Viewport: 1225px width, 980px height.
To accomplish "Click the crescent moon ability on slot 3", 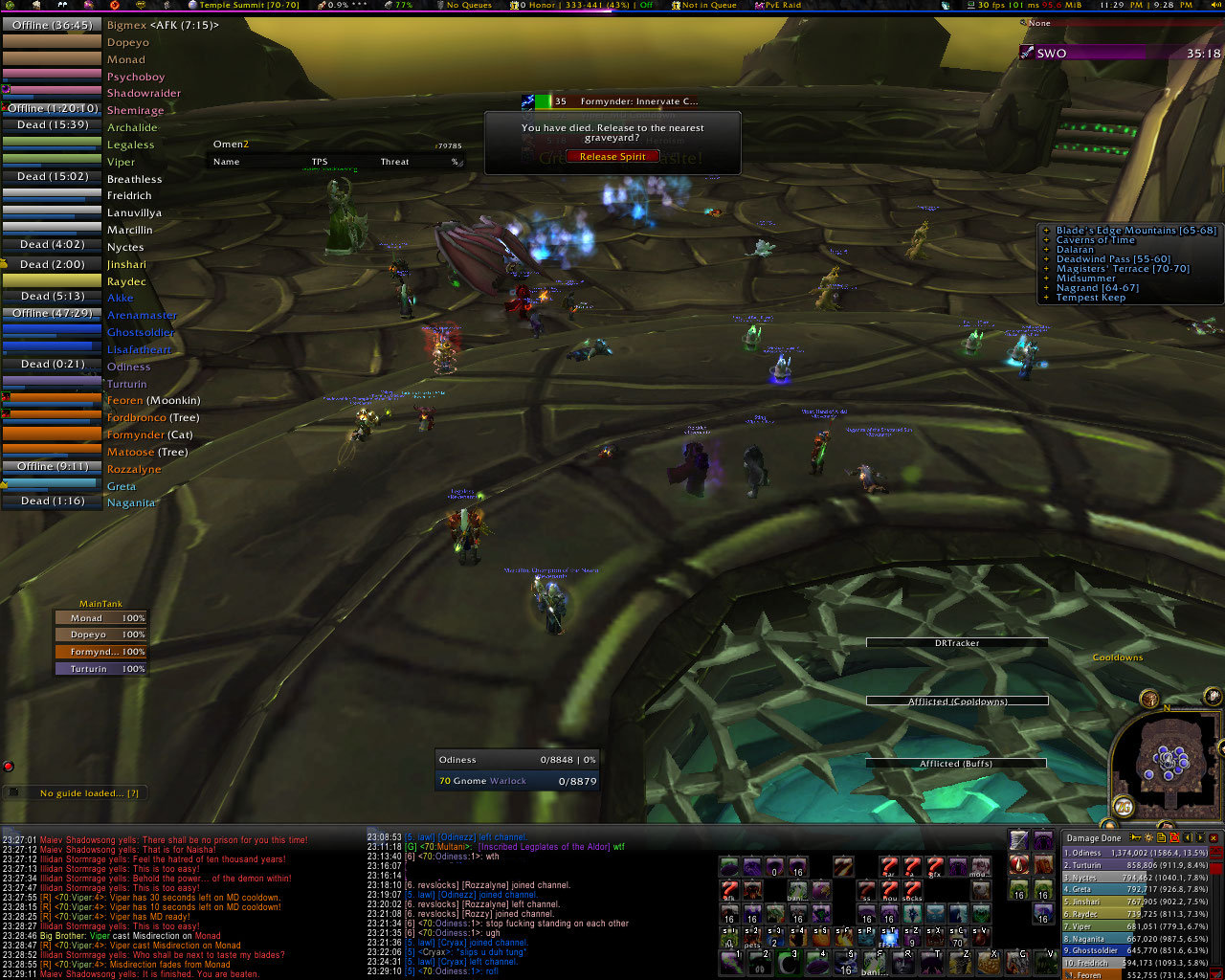I will click(788, 961).
